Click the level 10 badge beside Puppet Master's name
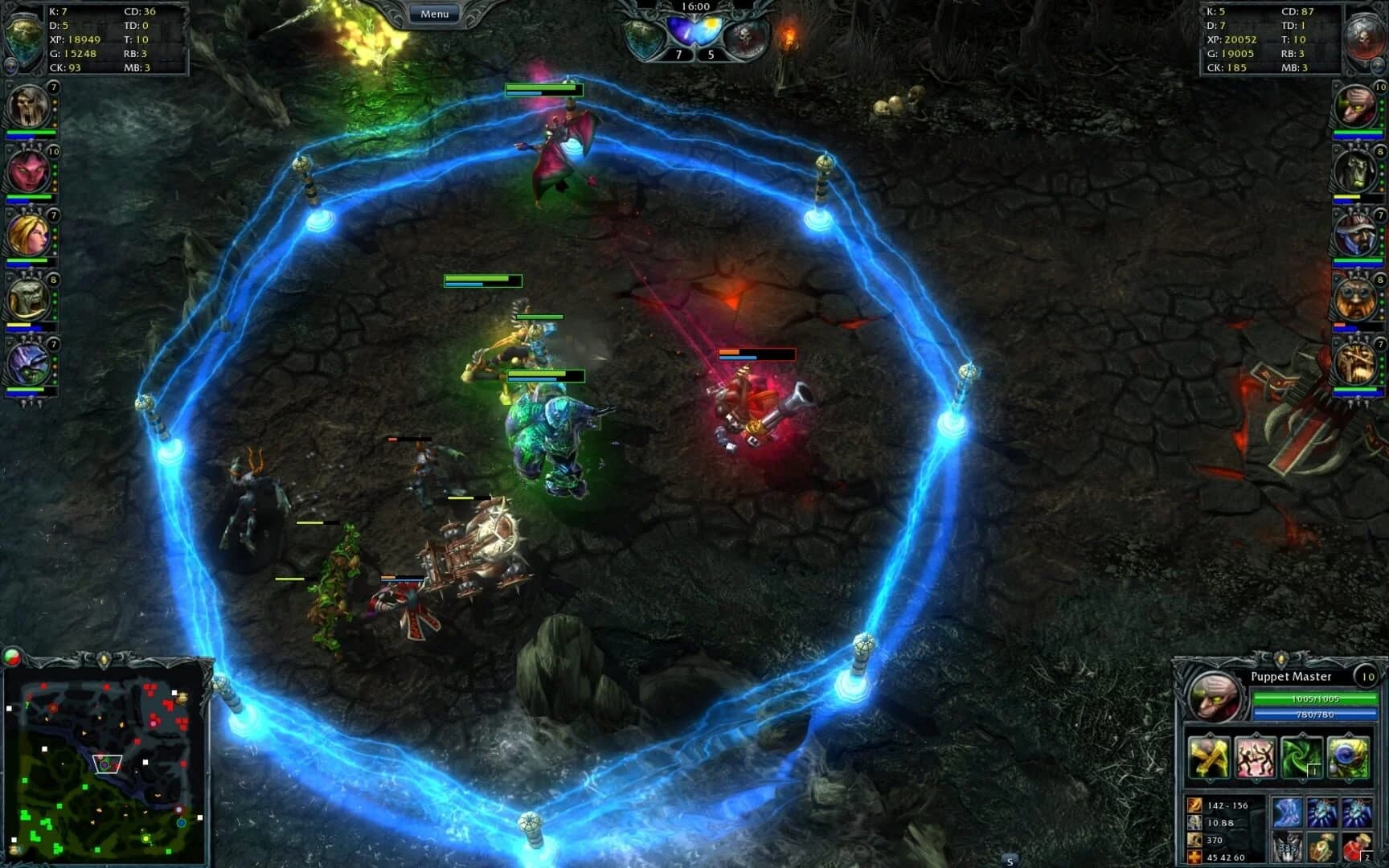 tap(1367, 677)
